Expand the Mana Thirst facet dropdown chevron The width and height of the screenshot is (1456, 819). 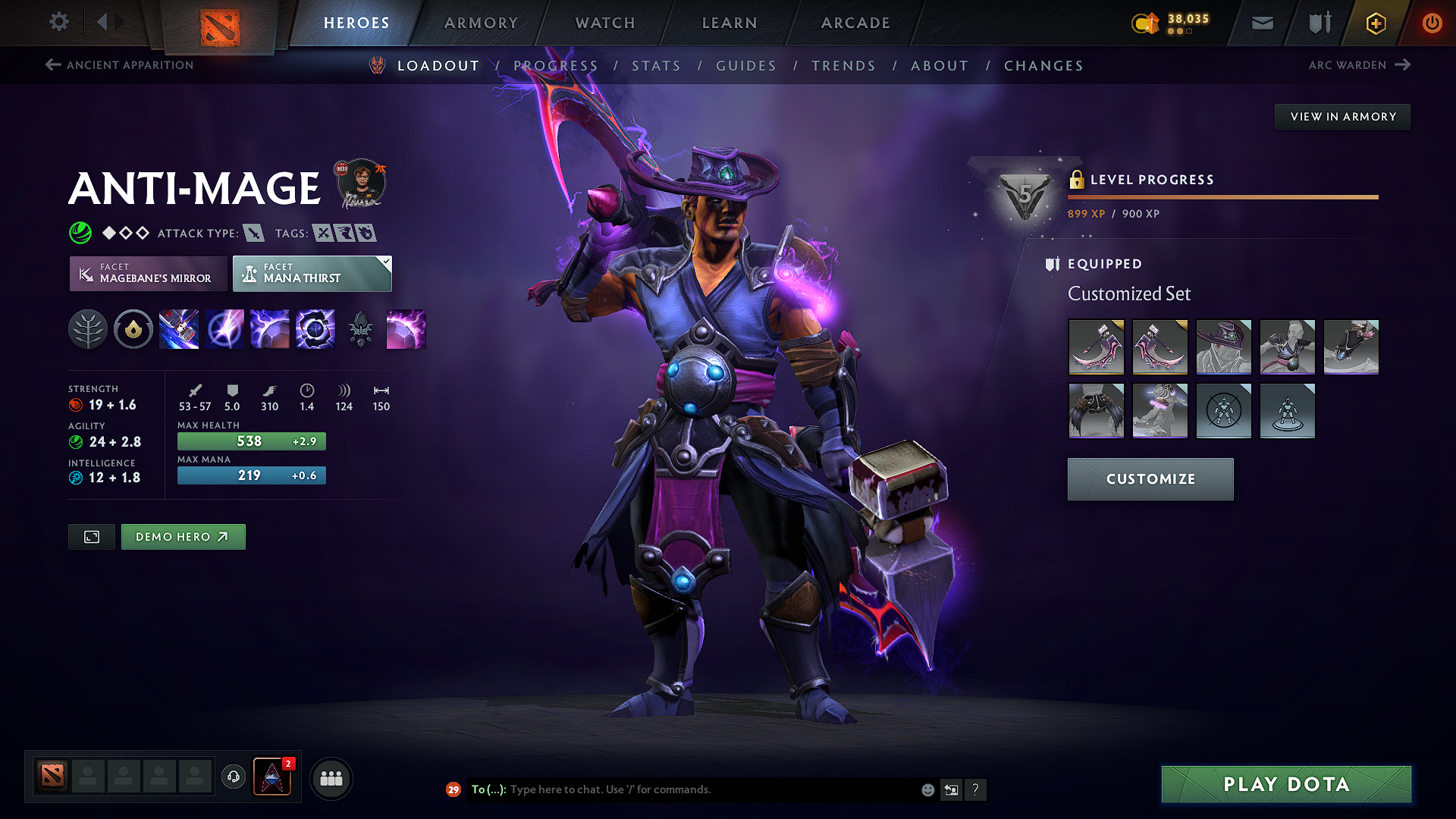point(386,262)
